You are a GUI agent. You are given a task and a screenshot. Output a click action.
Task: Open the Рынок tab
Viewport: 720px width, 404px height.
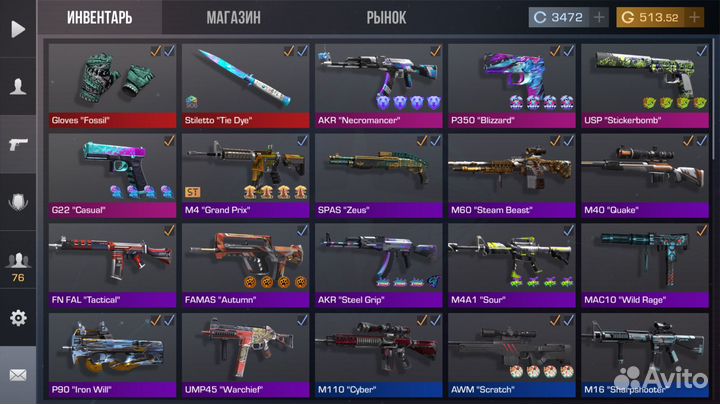(386, 17)
